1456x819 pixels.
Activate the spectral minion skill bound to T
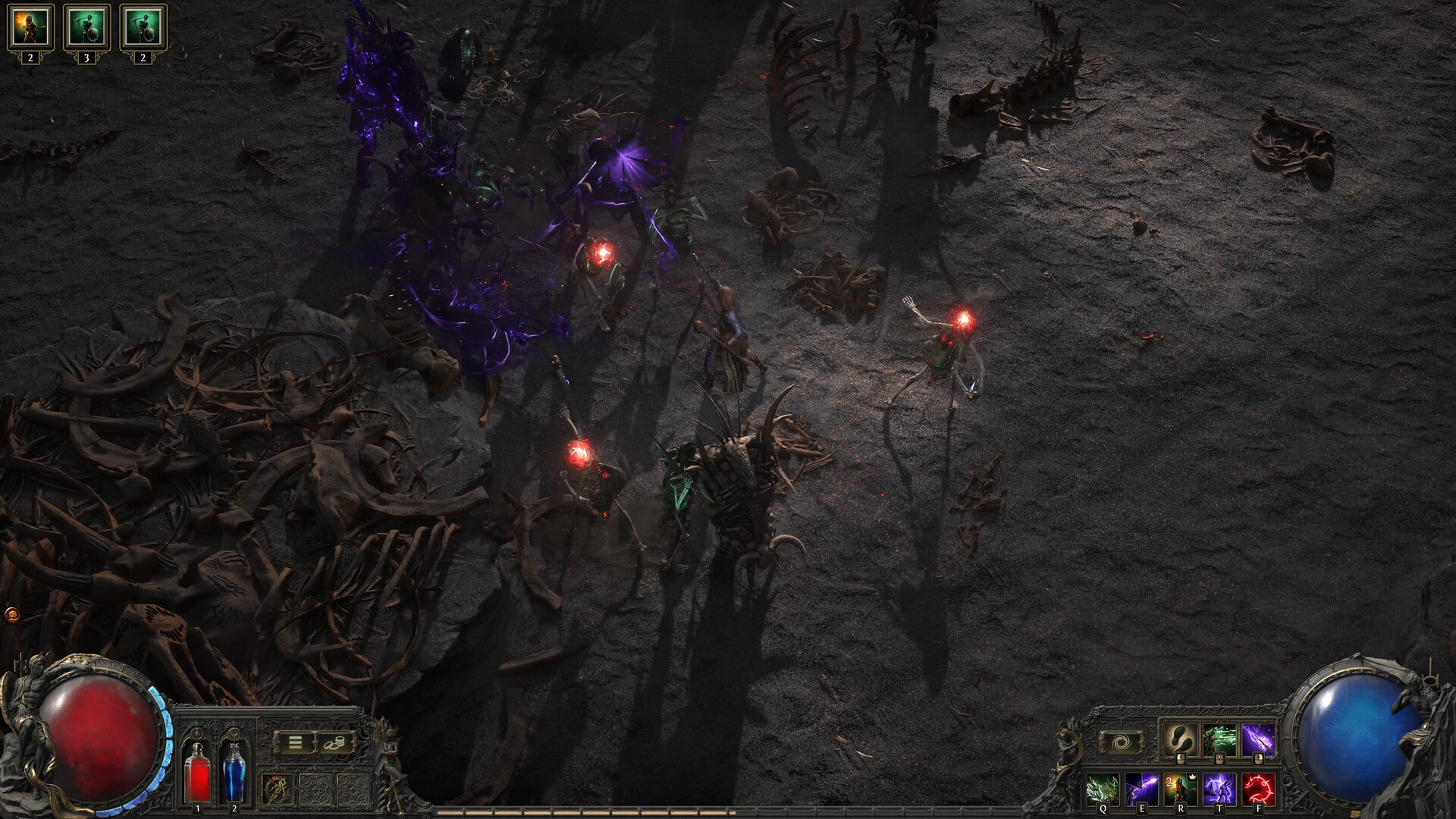(1220, 787)
